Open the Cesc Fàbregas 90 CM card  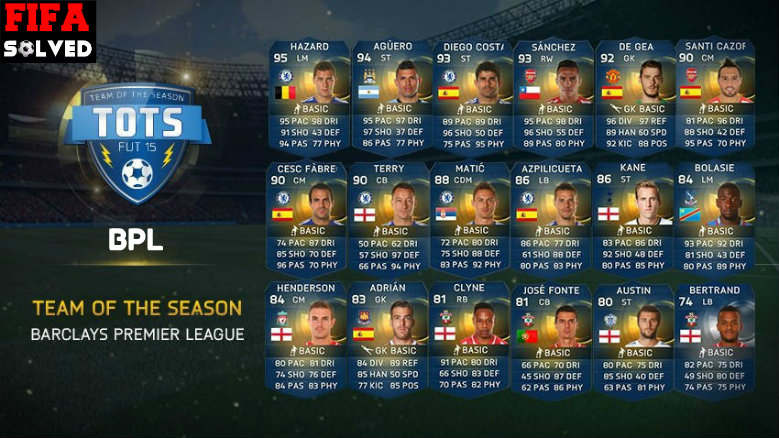click(x=308, y=217)
